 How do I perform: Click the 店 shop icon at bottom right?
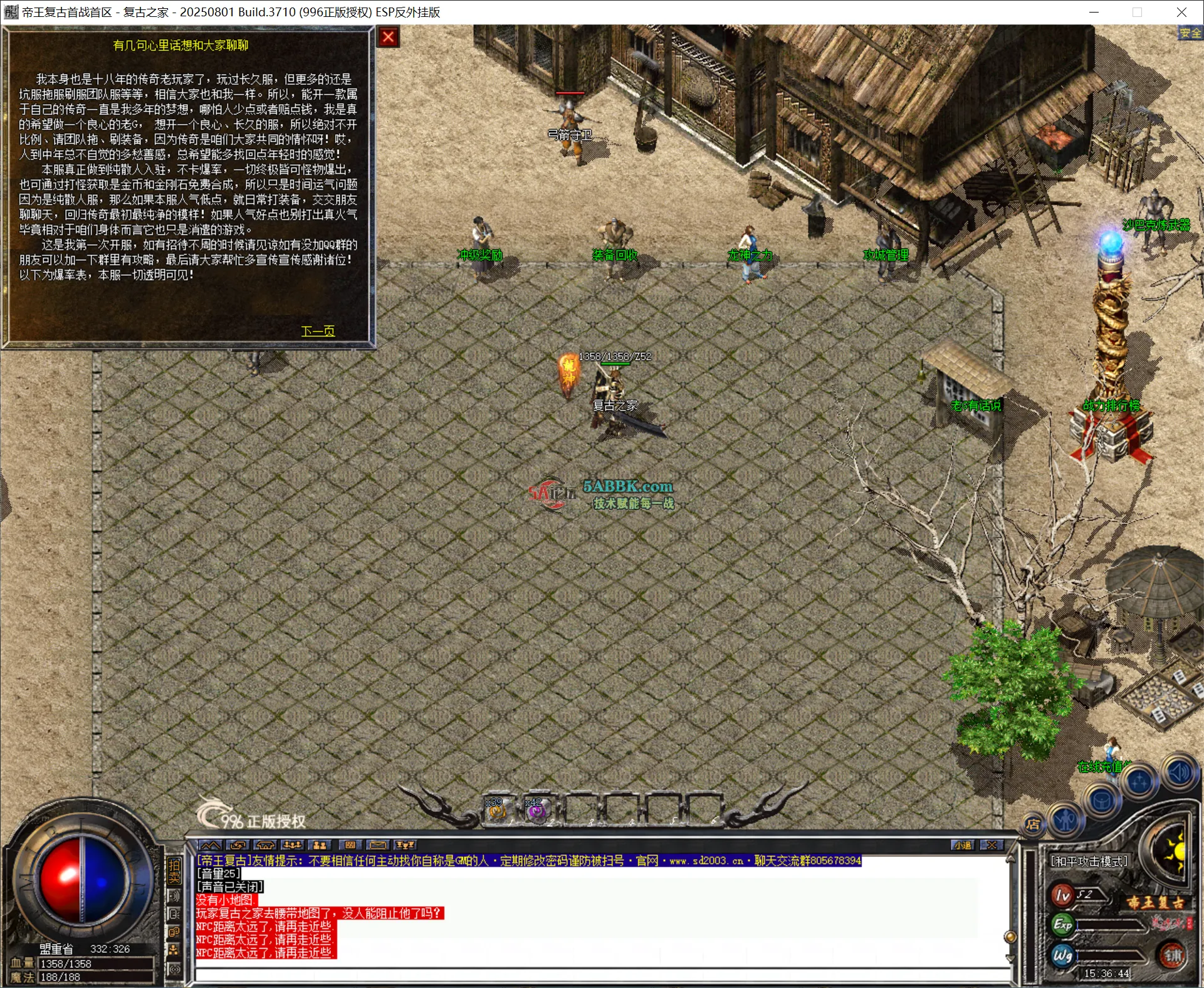pos(1034,824)
